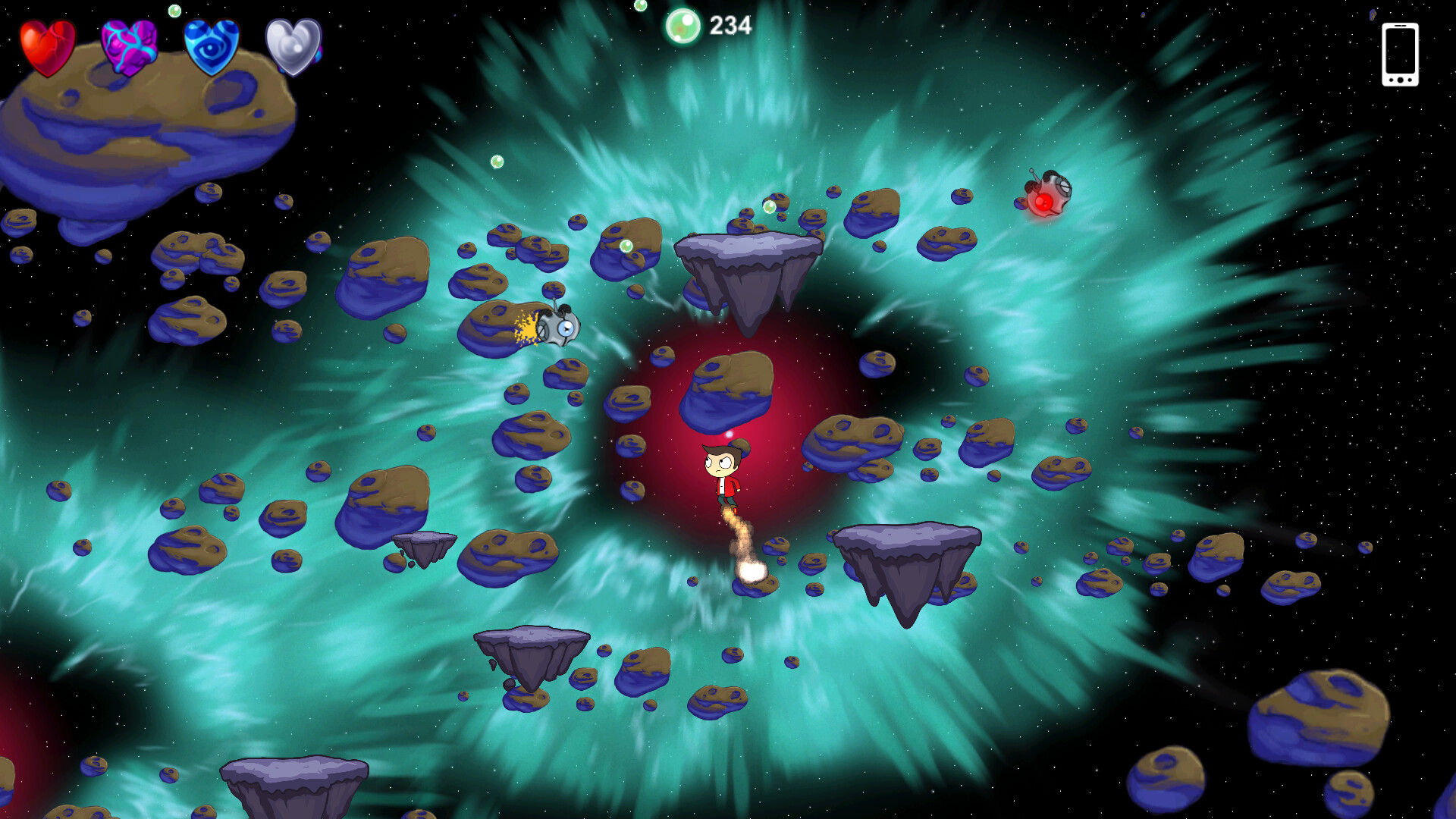Click the small green bubble above the hearts
Image resolution: width=1456 pixels, height=819 pixels.
(x=176, y=11)
